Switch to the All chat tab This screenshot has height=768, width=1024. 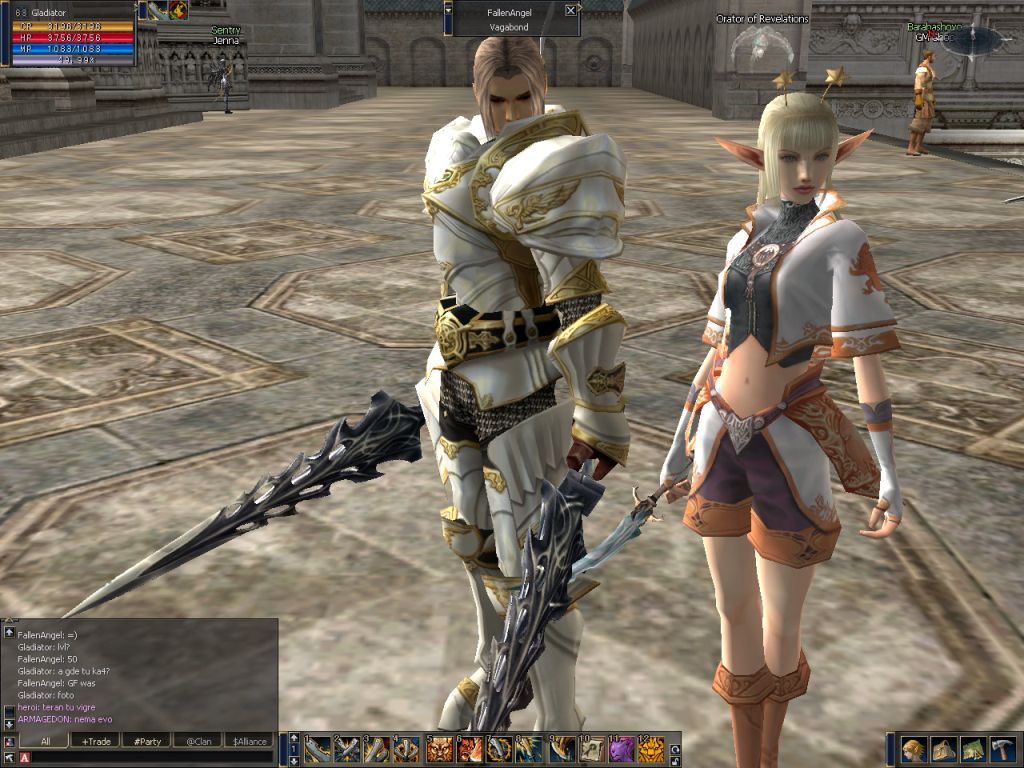(x=44, y=741)
